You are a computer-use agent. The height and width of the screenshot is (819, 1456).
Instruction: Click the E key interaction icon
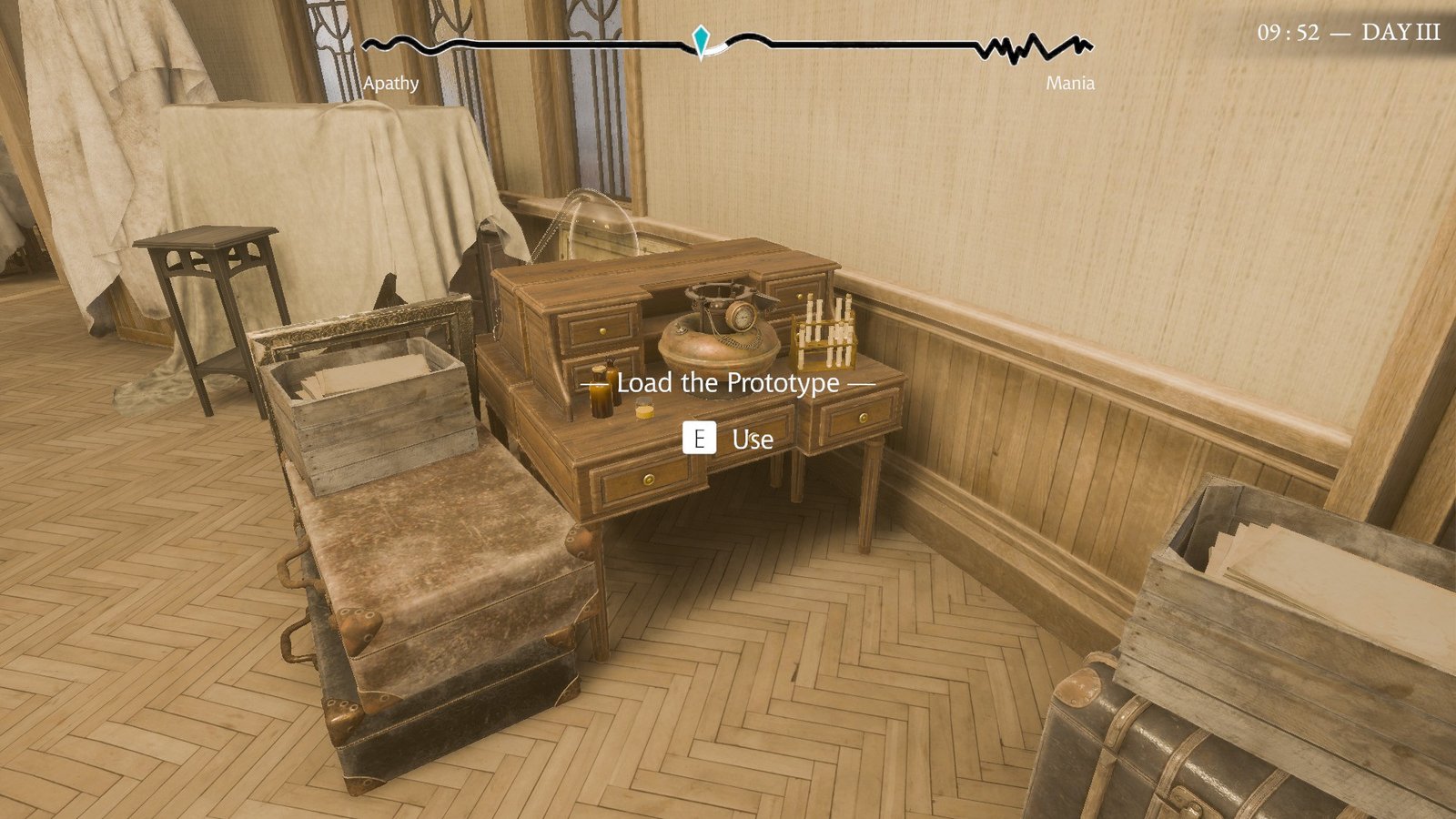(x=699, y=440)
